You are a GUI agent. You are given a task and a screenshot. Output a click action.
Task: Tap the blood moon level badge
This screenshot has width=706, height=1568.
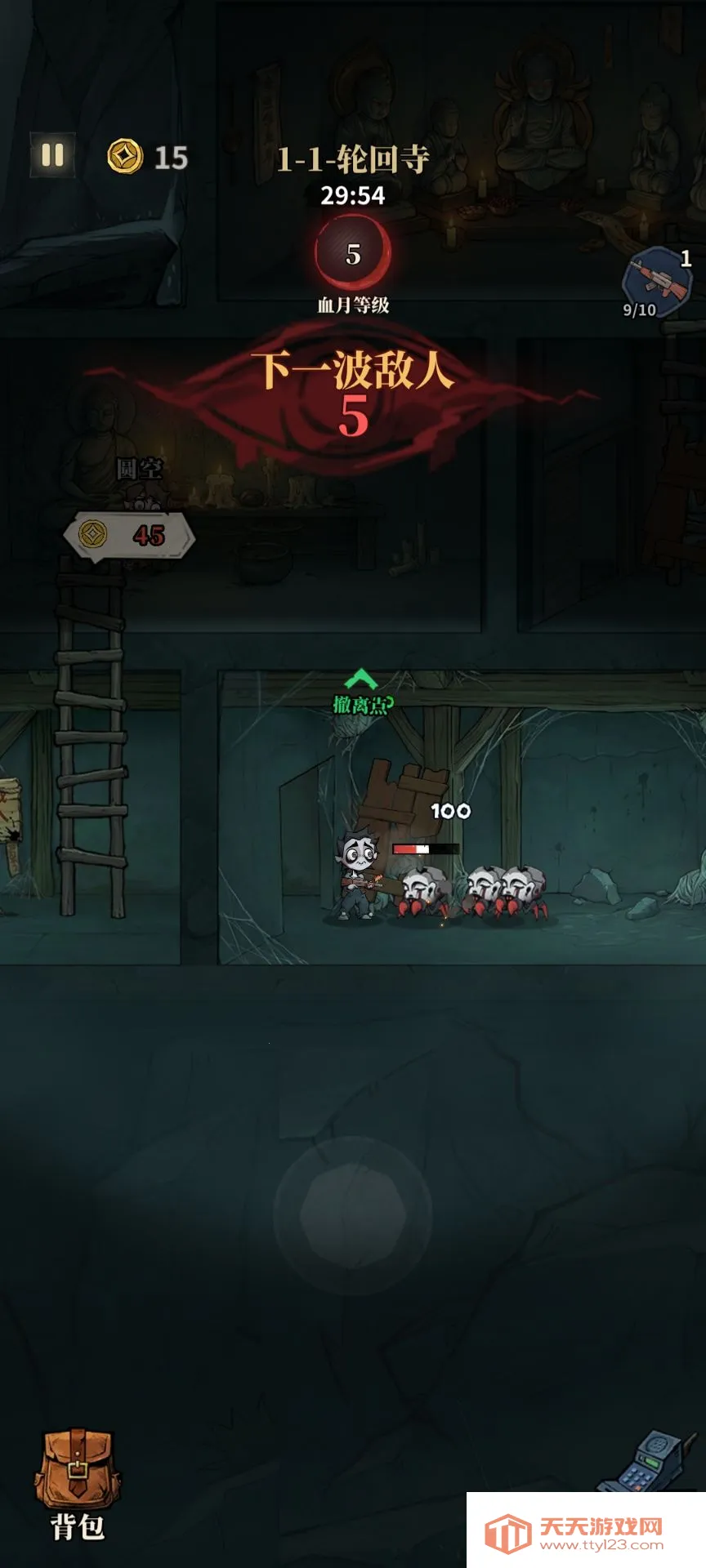pyautogui.click(x=353, y=254)
